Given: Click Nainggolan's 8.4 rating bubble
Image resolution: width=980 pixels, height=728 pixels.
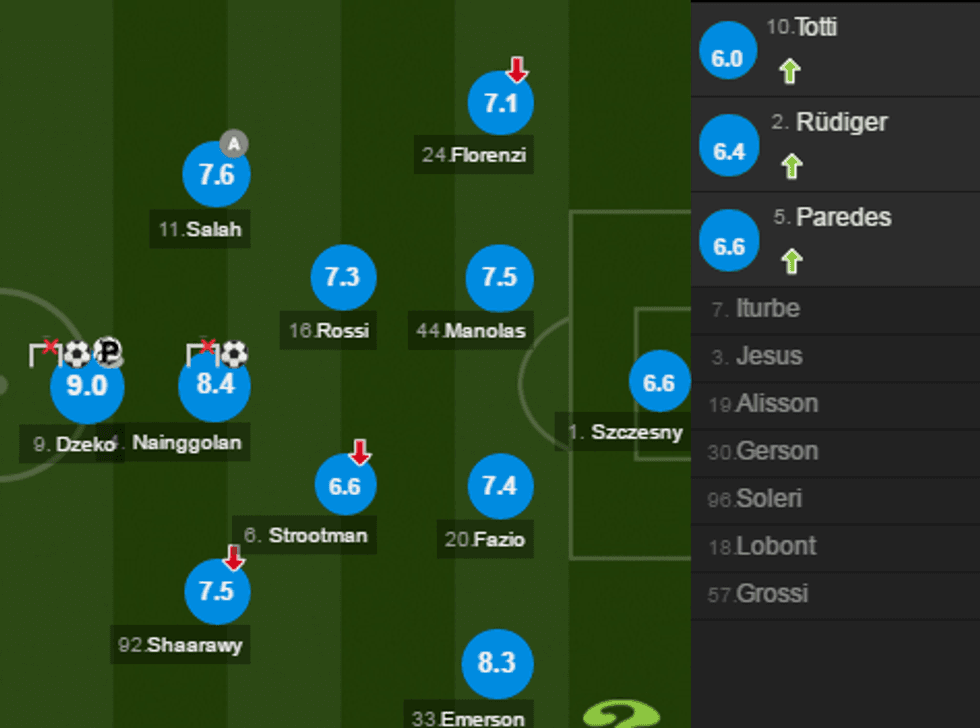Looking at the screenshot, I should coord(215,386).
